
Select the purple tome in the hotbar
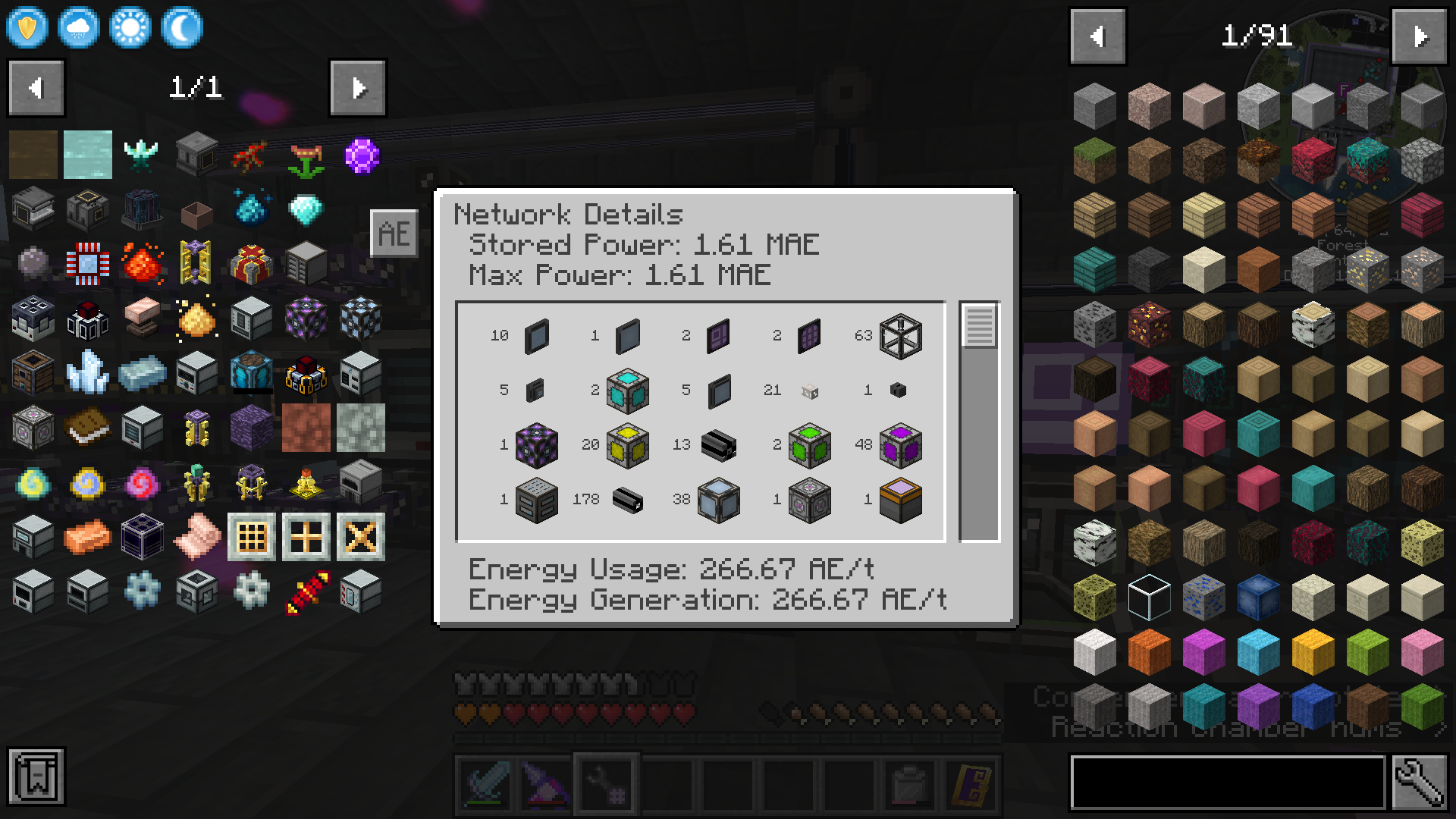tap(972, 784)
